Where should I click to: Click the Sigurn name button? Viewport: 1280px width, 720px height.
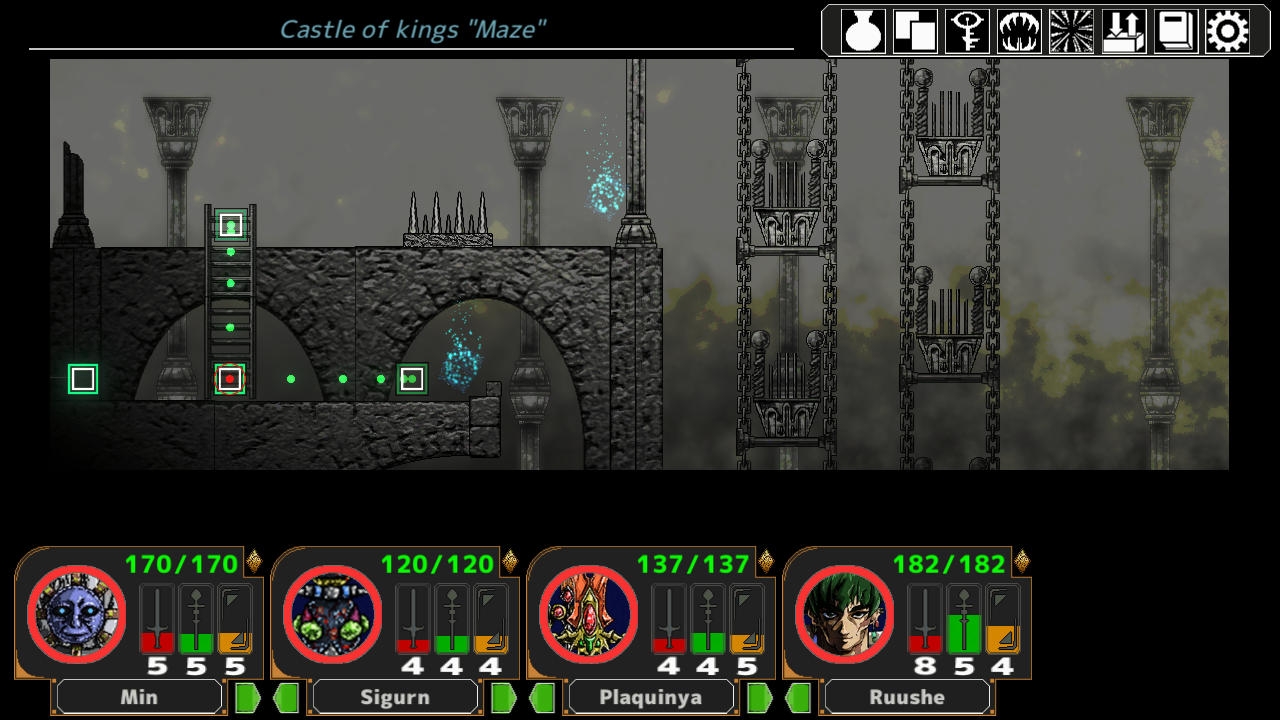tap(395, 697)
